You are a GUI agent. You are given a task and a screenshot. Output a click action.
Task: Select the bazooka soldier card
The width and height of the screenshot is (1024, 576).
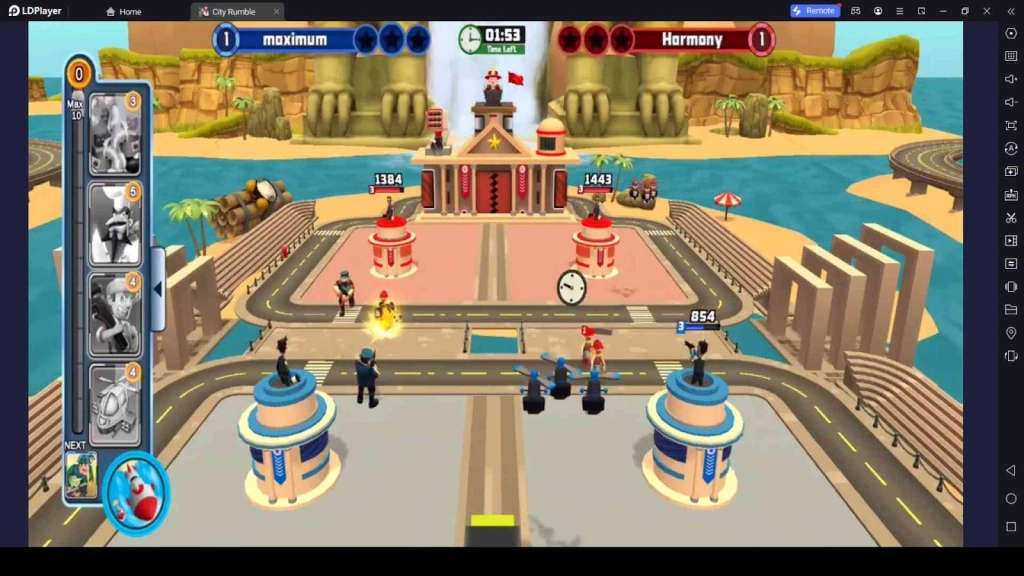115,314
